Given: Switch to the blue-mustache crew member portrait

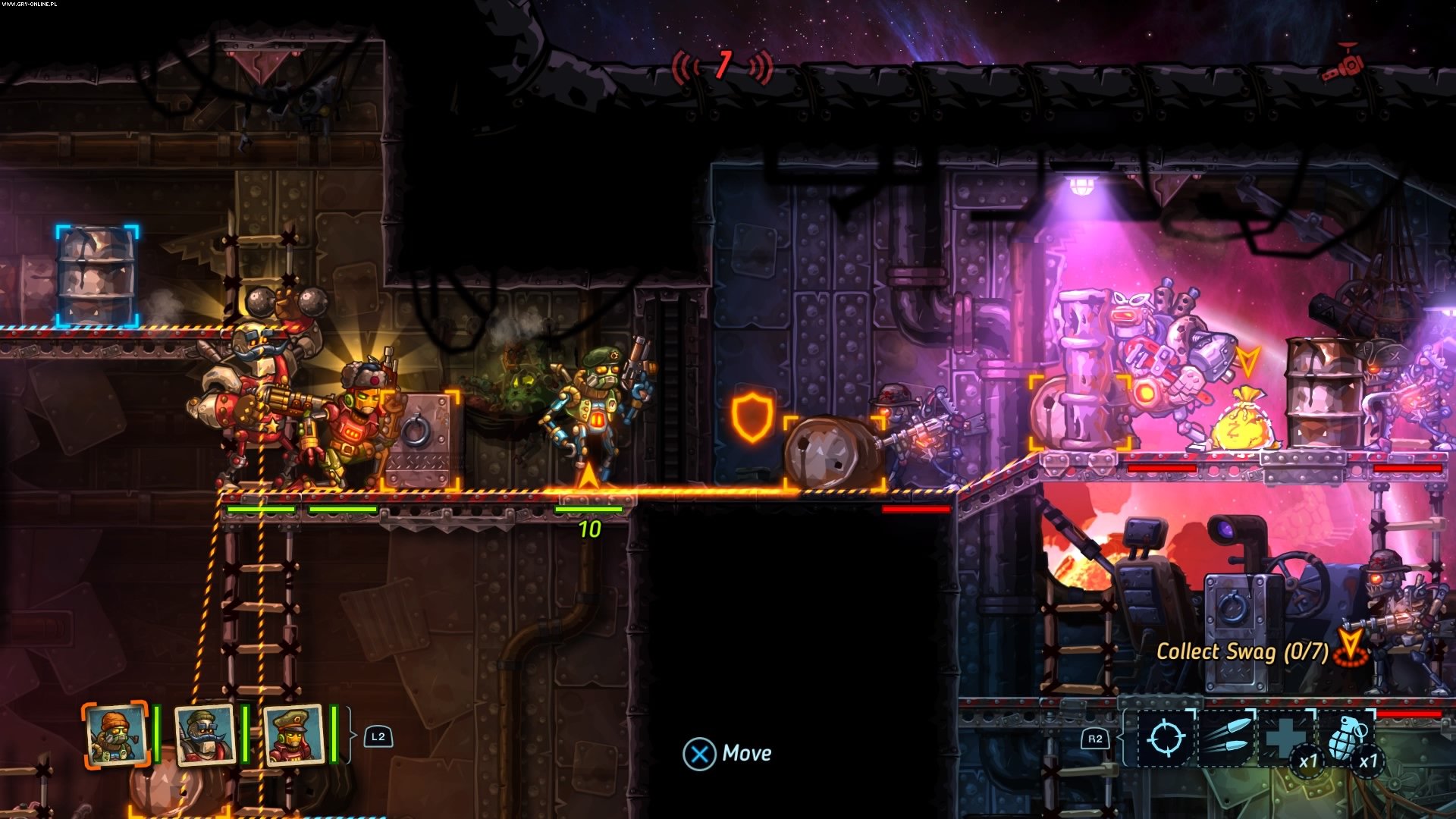Looking at the screenshot, I should [x=205, y=734].
